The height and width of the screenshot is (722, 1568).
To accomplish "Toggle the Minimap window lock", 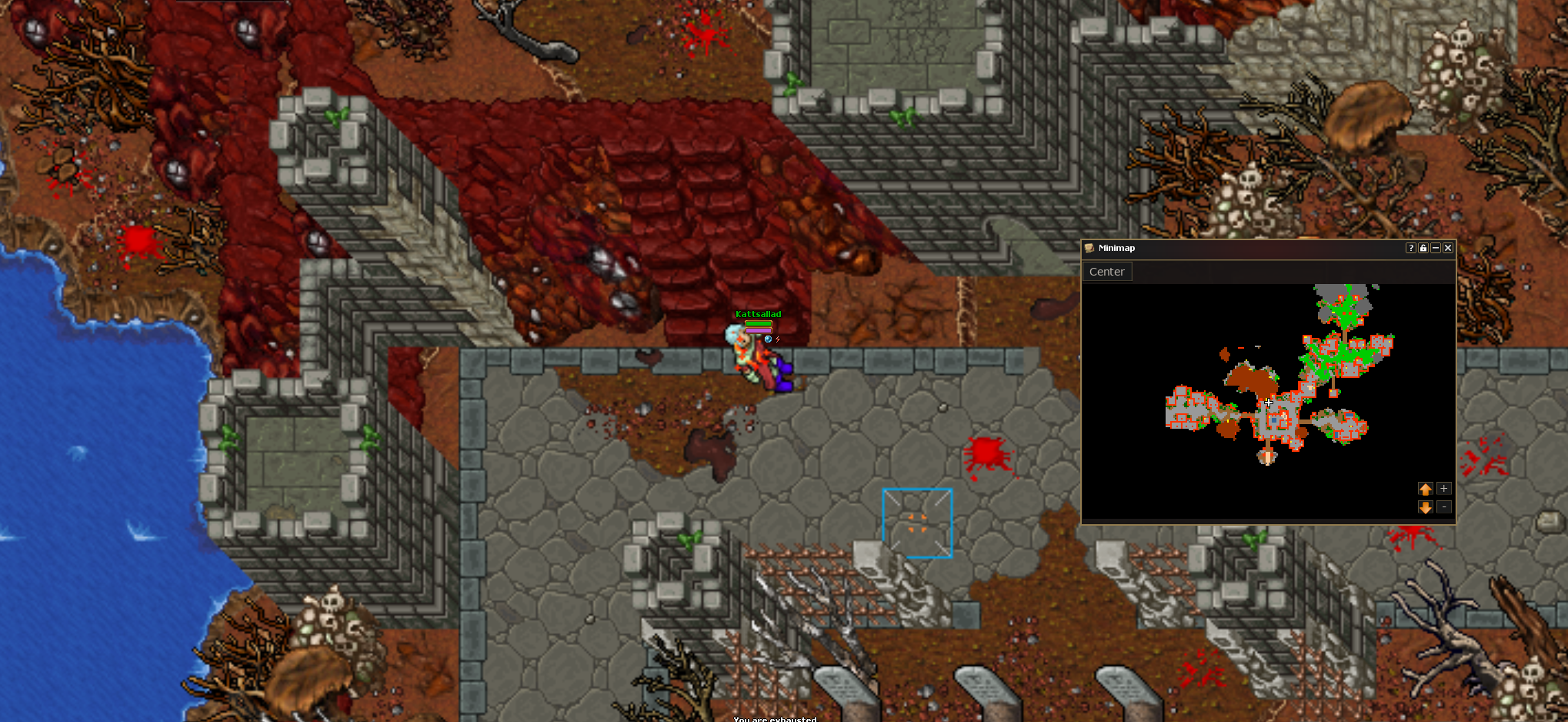I will [1423, 248].
